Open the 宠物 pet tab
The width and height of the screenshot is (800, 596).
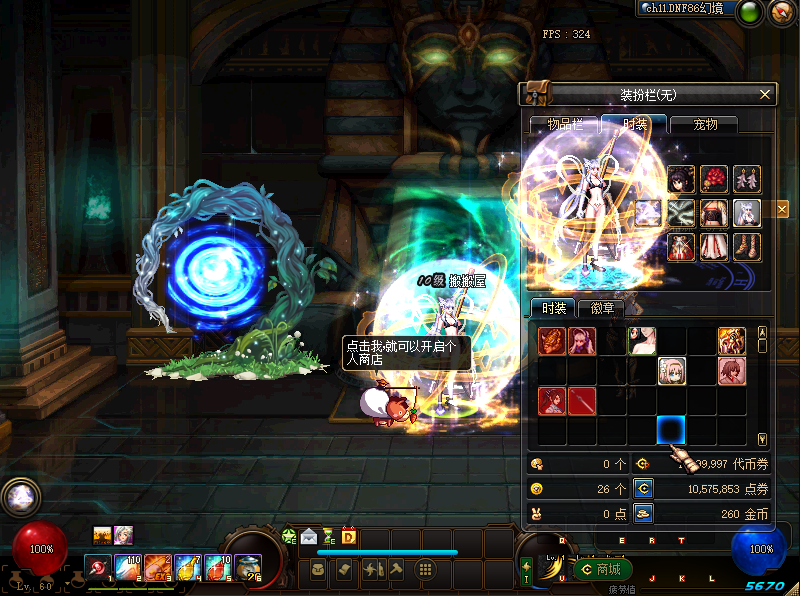[x=705, y=124]
